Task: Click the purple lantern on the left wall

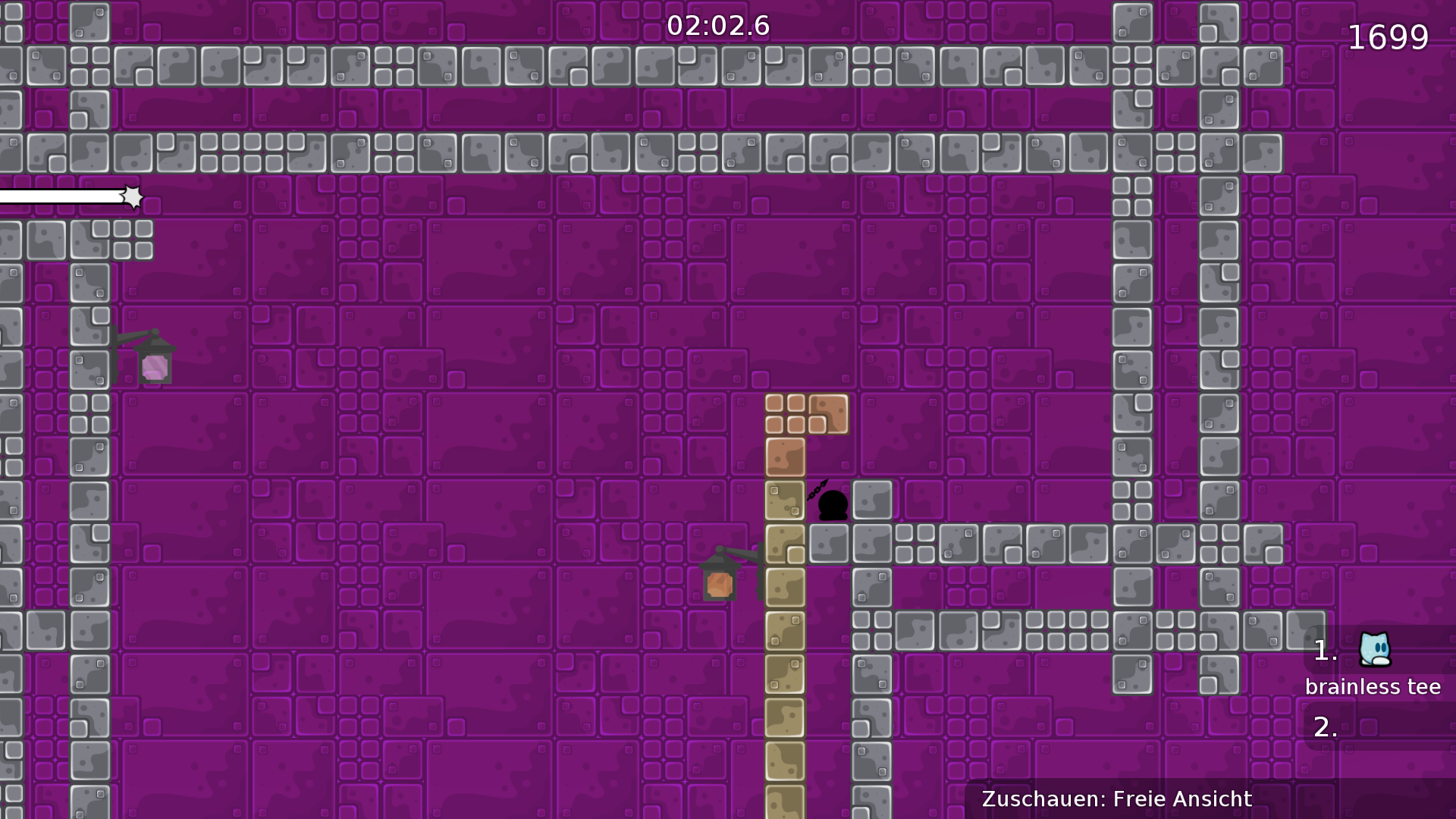Action: click(154, 368)
